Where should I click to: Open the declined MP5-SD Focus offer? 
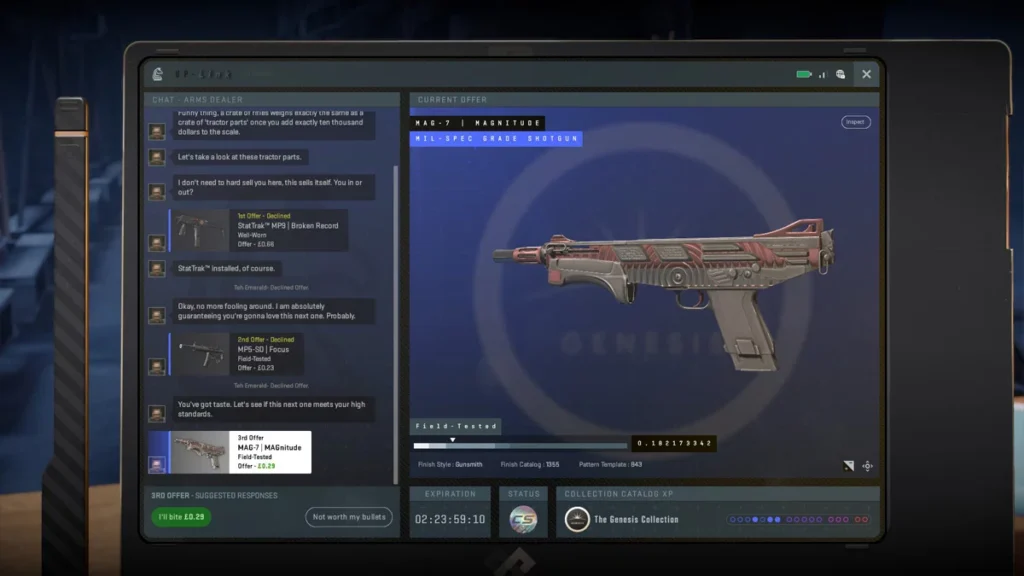pos(238,354)
